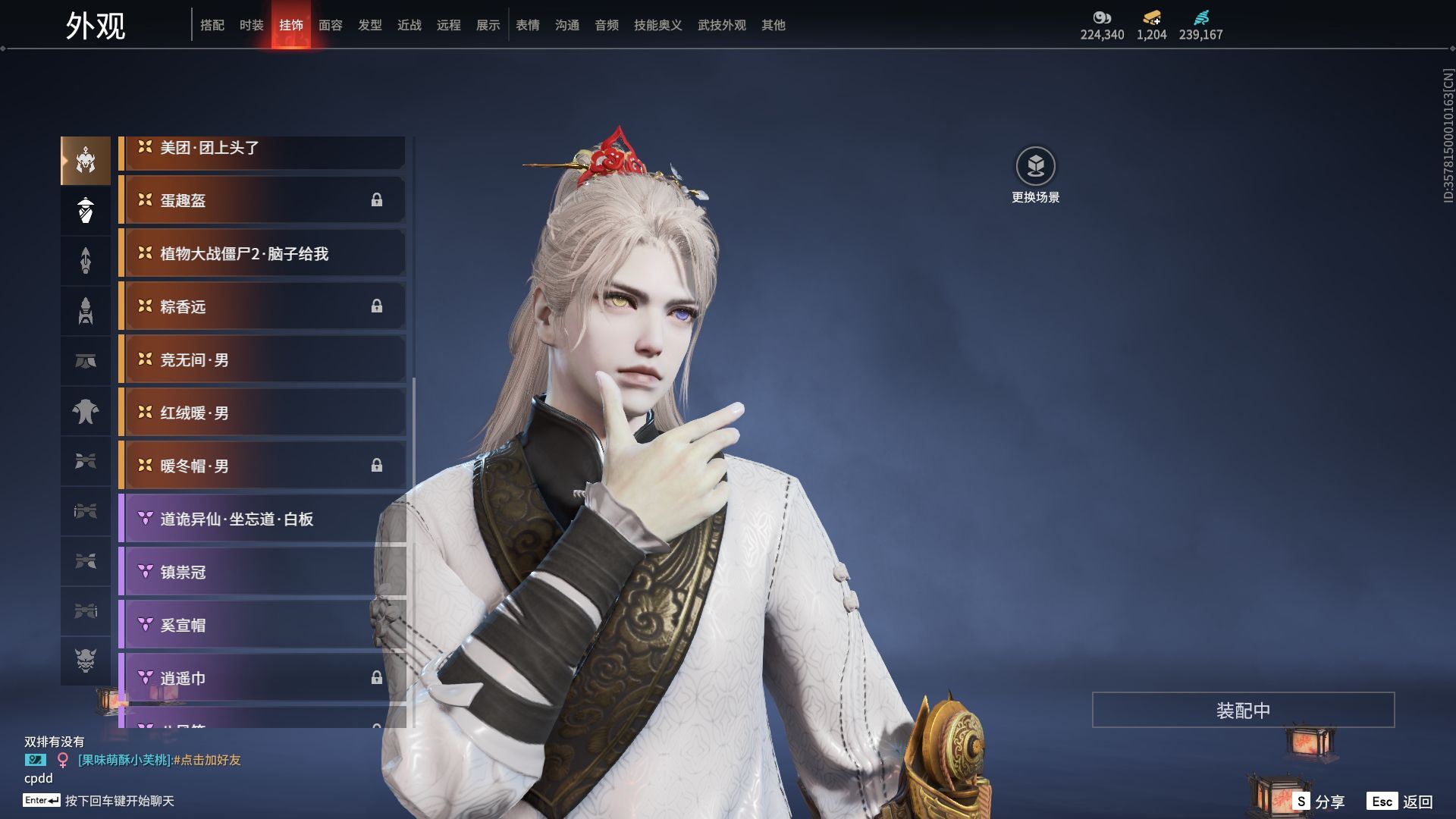
Task: Click the 装配中 equip button
Action: click(x=1243, y=710)
